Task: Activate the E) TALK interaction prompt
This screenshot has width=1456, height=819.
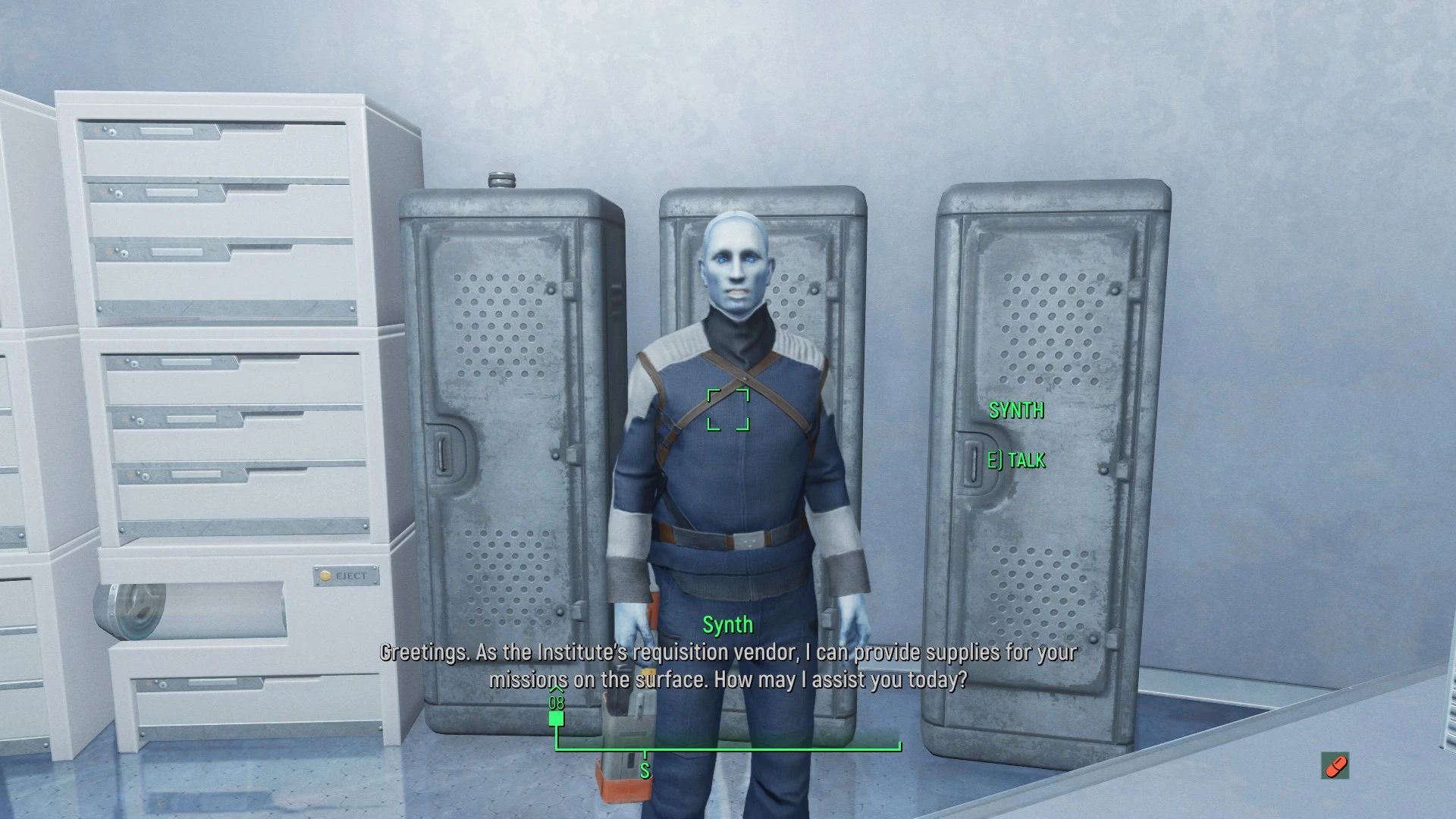Action: pos(1018,459)
